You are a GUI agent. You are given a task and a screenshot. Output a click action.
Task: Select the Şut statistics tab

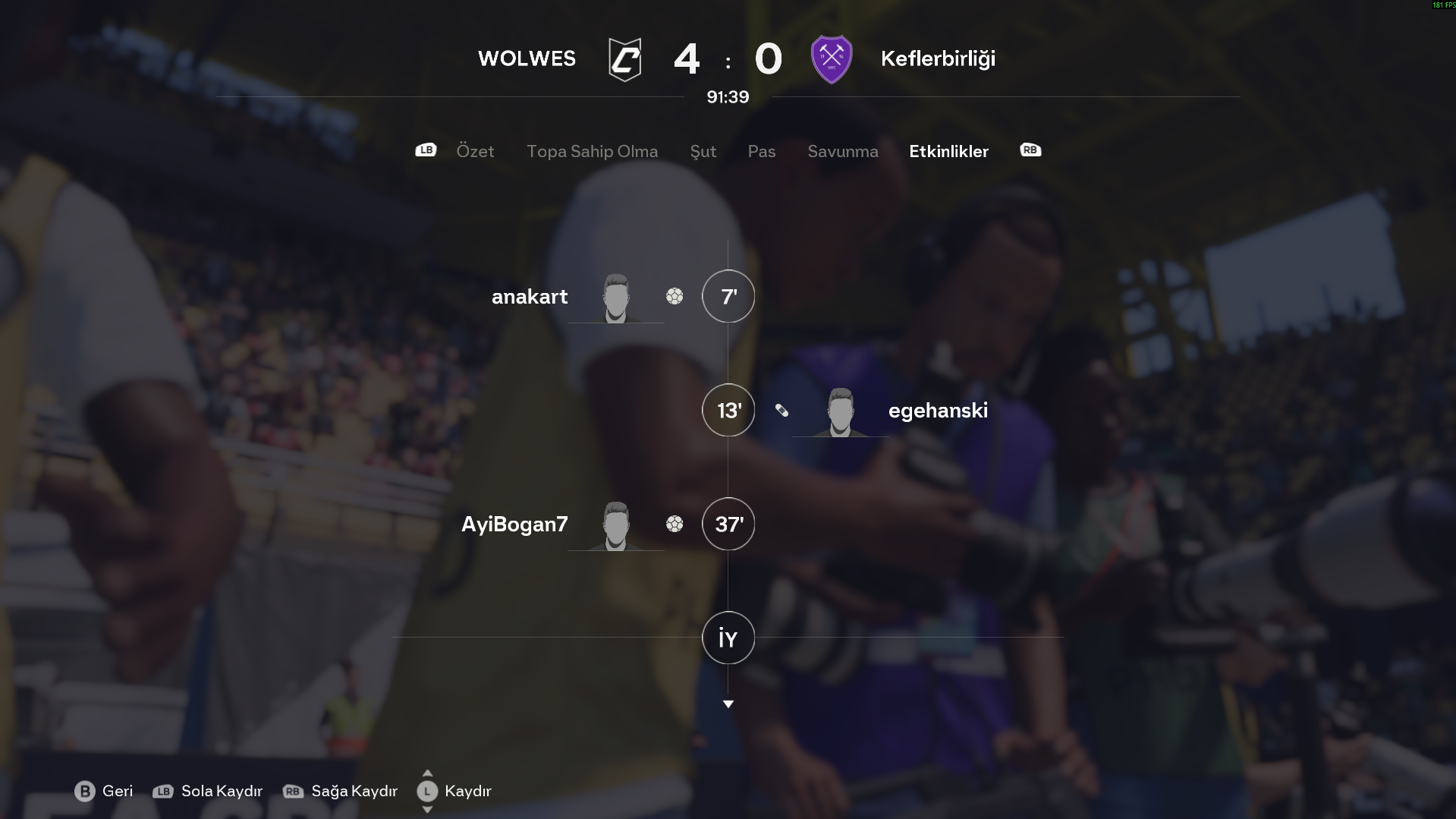tap(703, 151)
